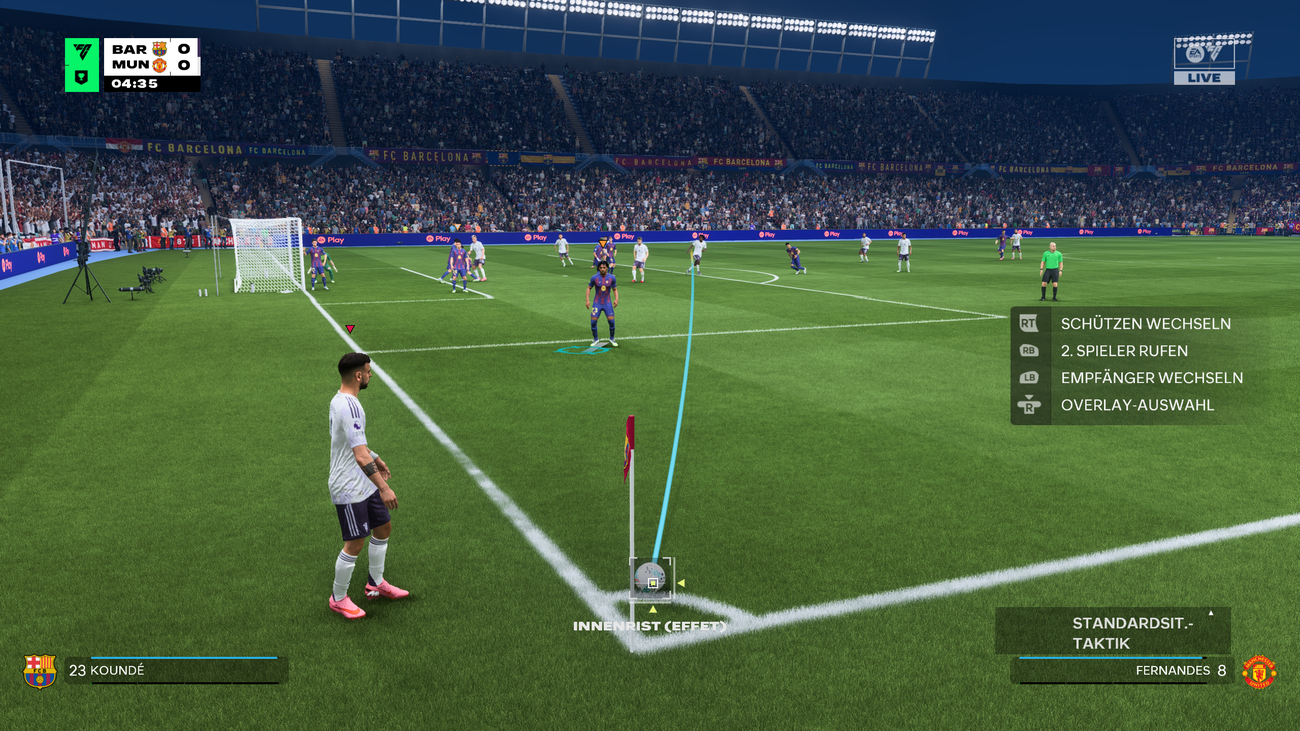Select the Fernandes player indicator
This screenshot has width=1300, height=731.
click(x=1121, y=670)
